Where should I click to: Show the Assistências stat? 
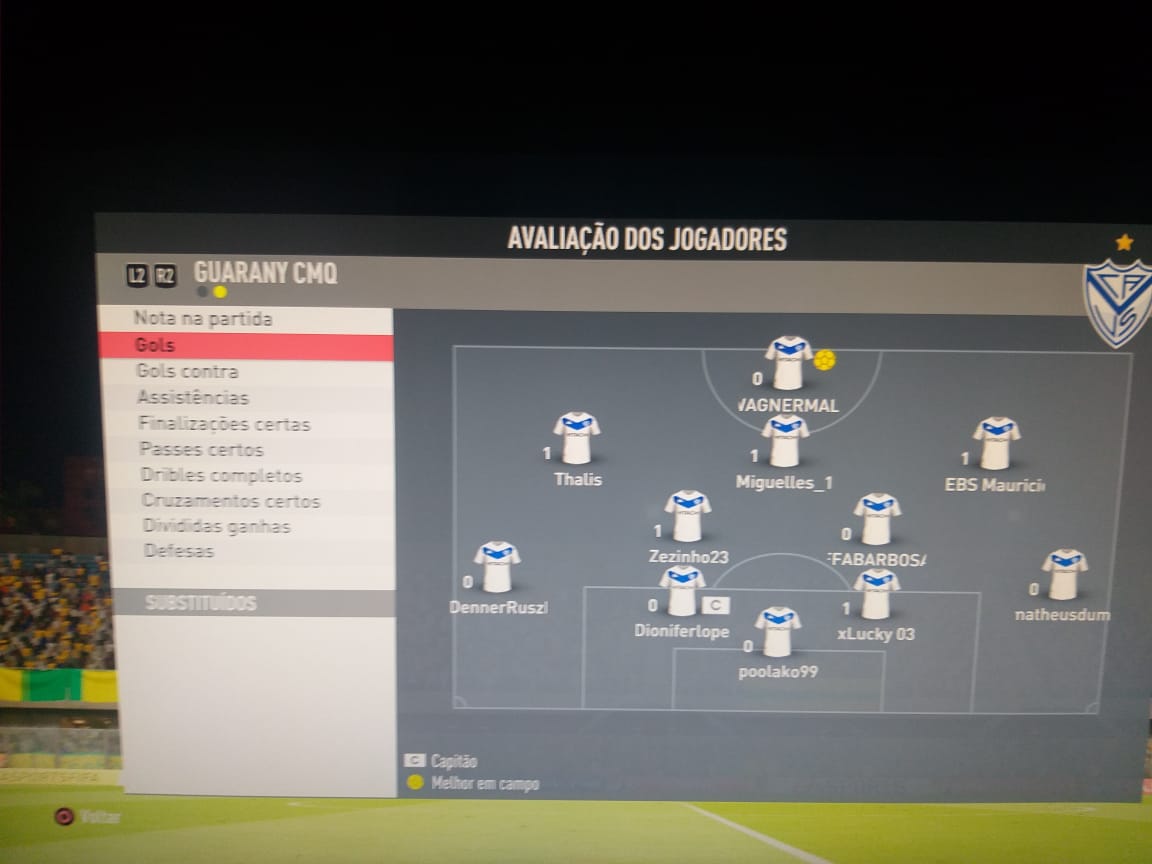point(193,398)
